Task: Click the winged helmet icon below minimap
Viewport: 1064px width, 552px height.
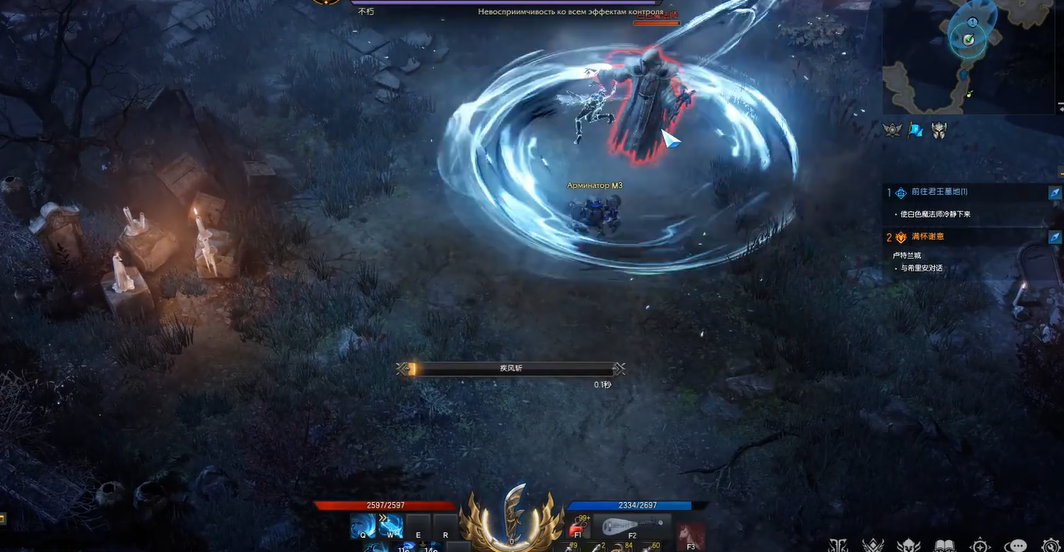Action: click(x=939, y=130)
